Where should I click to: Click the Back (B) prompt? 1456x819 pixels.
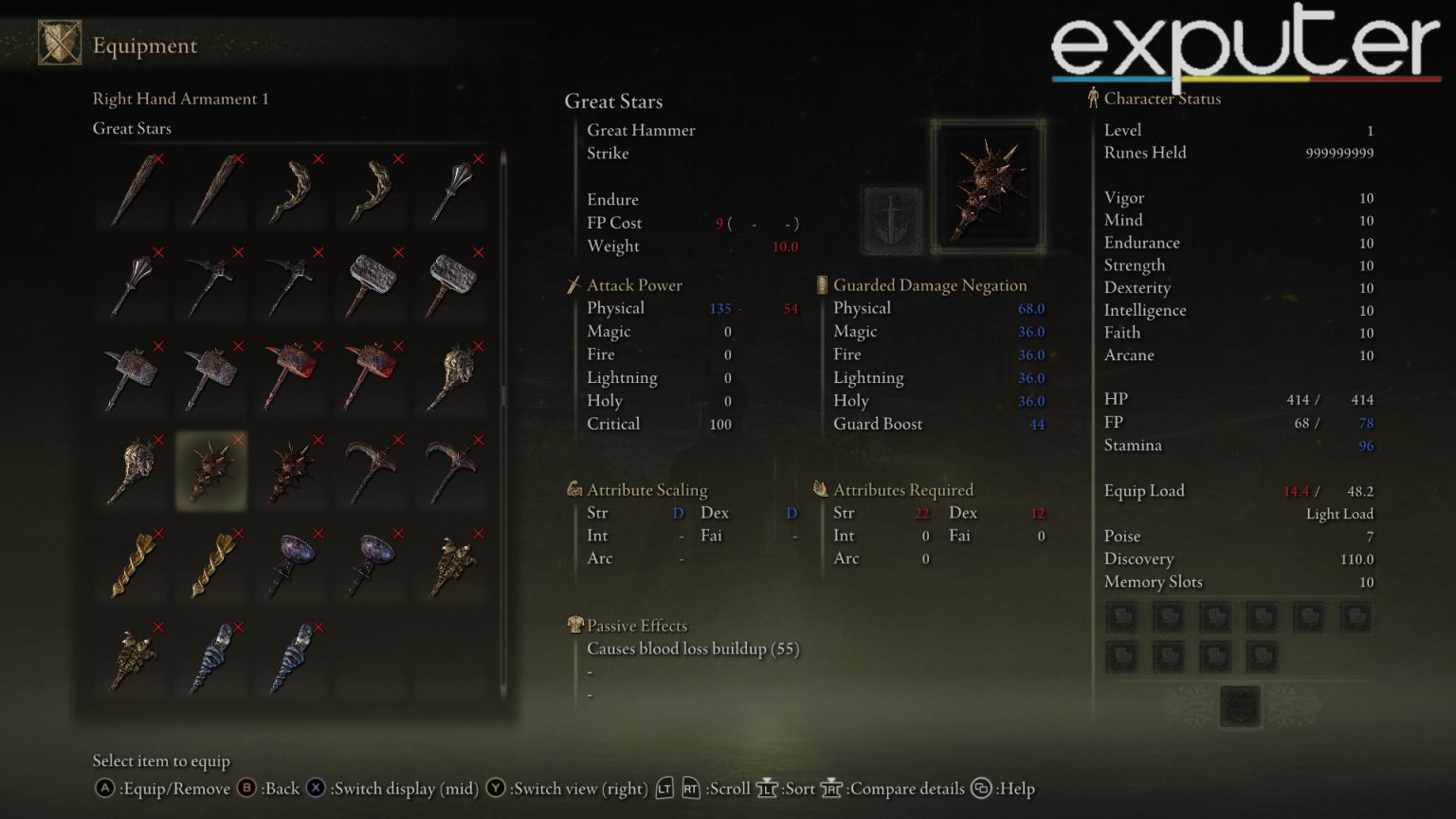click(245, 788)
